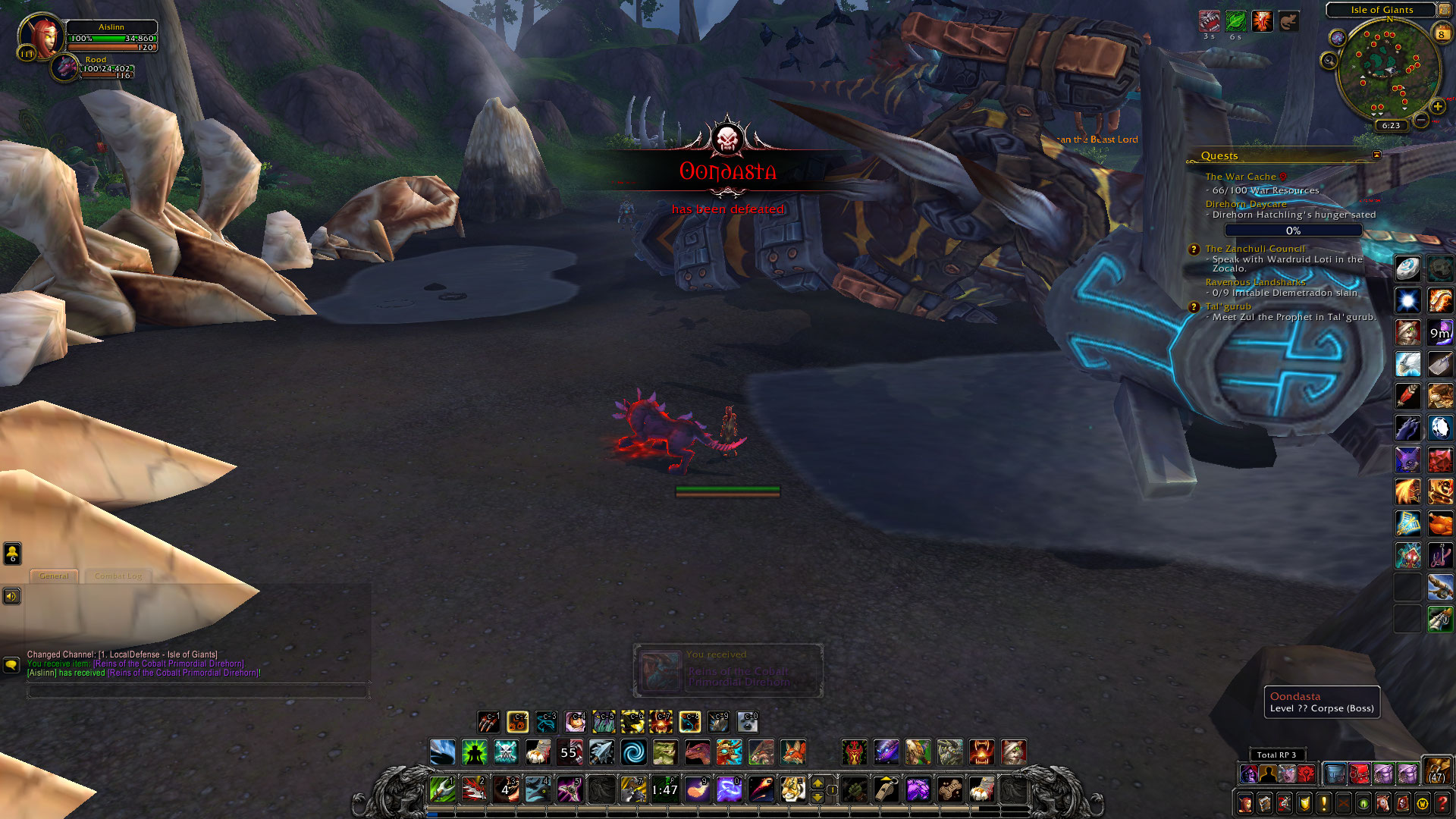This screenshot has width=1456, height=819.
Task: Zoom out on the minimap
Action: (x=1421, y=121)
